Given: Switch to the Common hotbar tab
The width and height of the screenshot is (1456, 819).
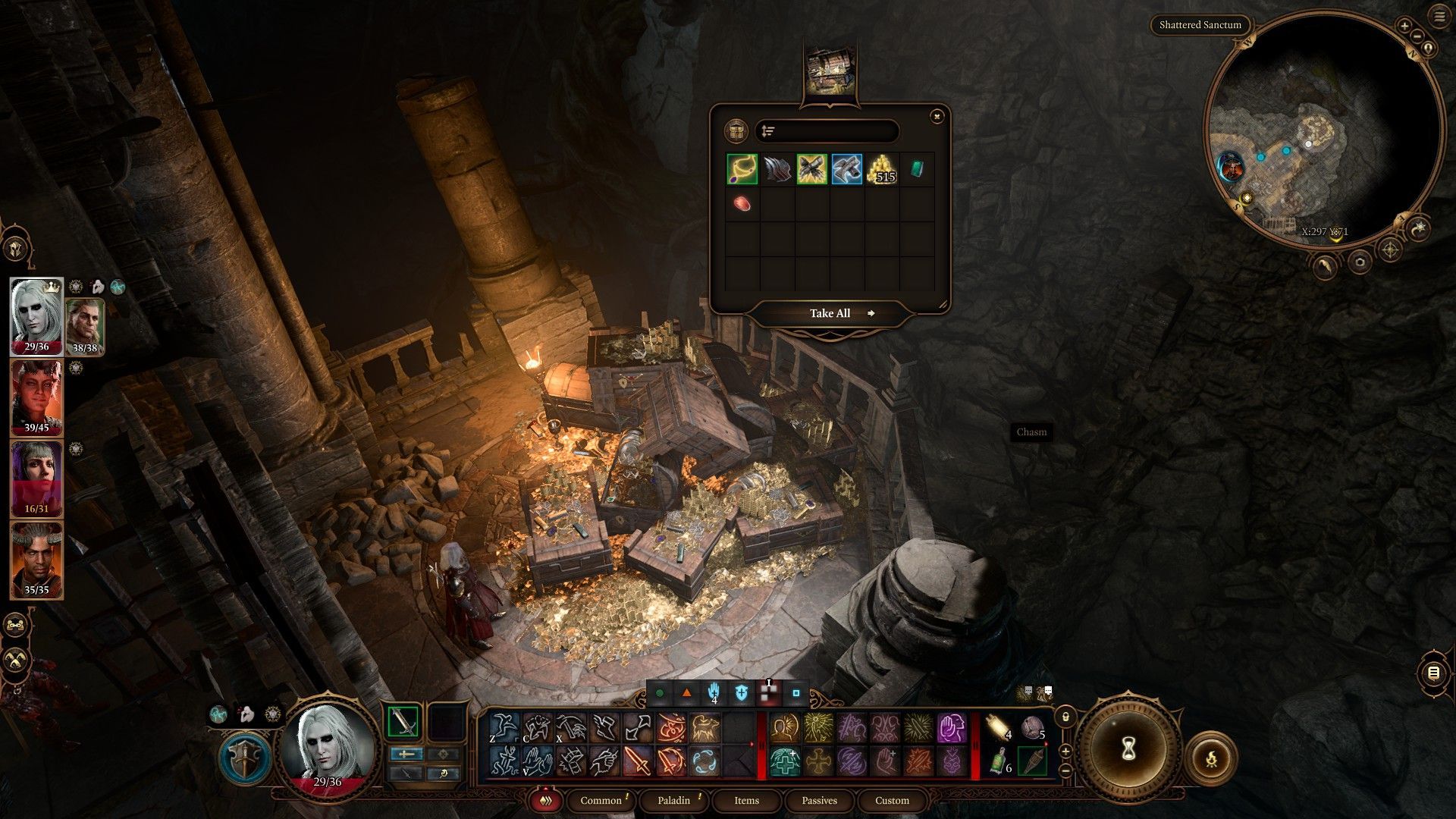Looking at the screenshot, I should [x=601, y=800].
